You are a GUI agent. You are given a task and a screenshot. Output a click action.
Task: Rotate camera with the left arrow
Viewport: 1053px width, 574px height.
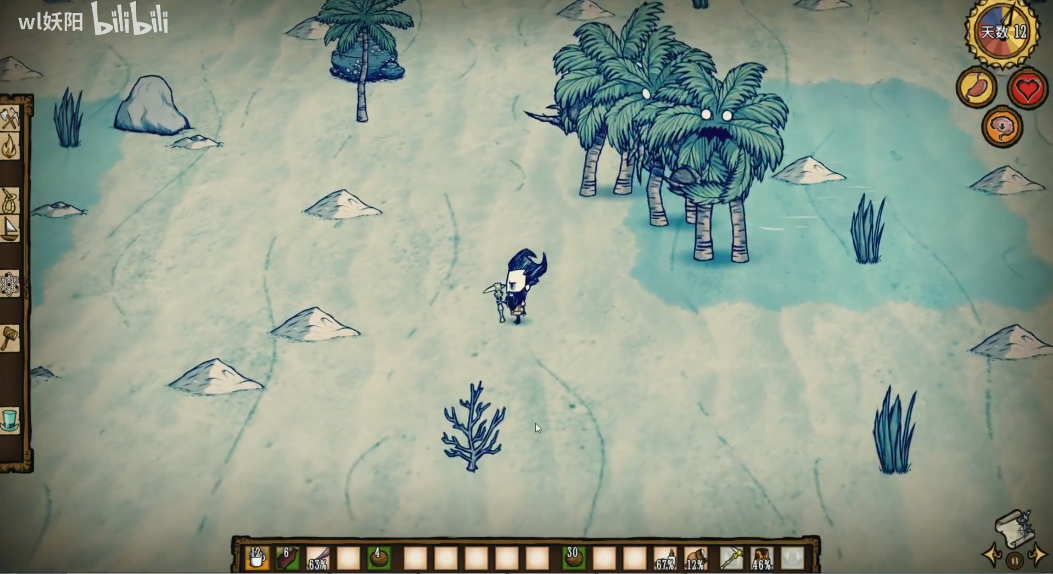[991, 555]
